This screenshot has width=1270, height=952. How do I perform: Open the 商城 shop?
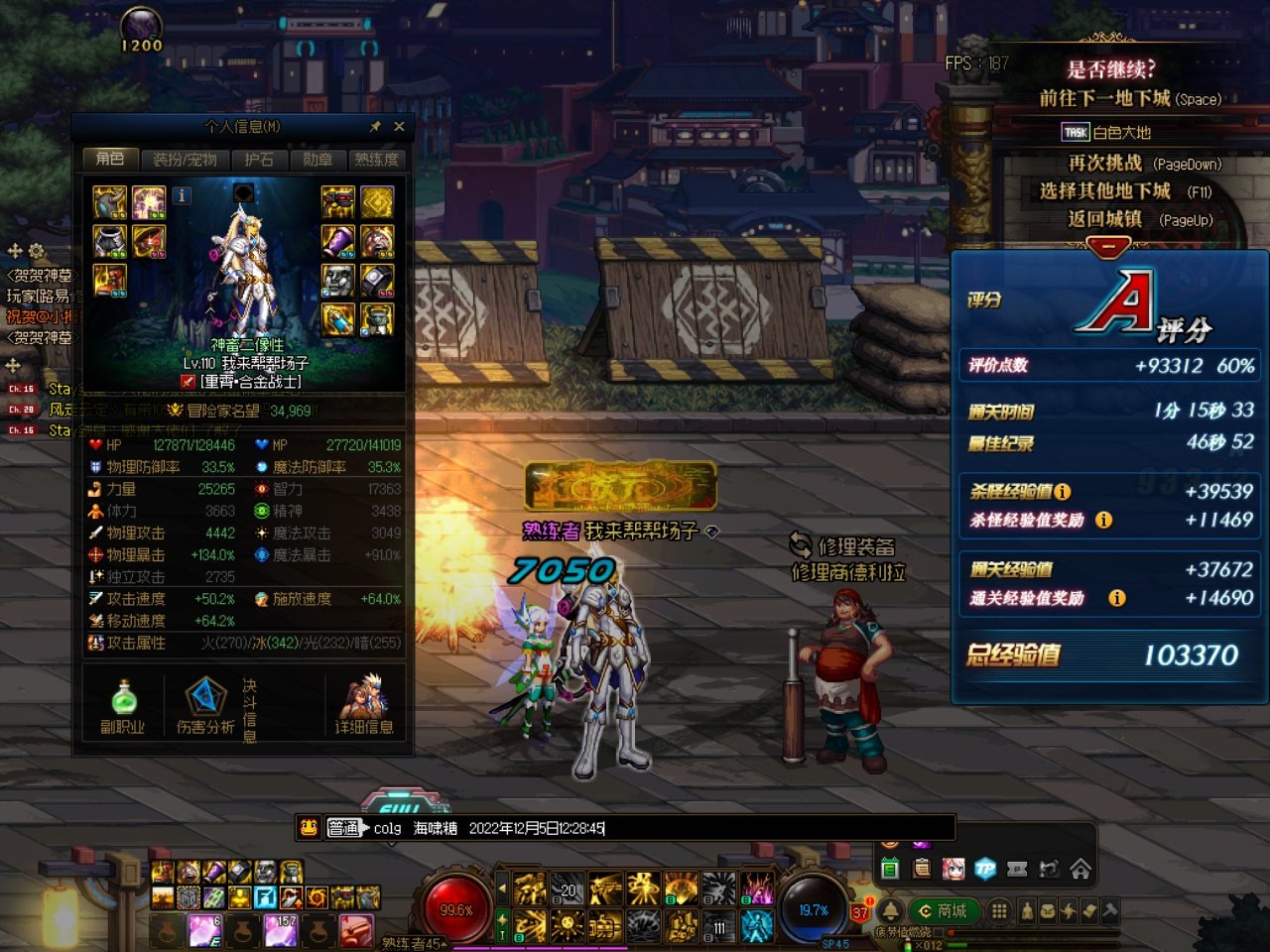point(944,911)
